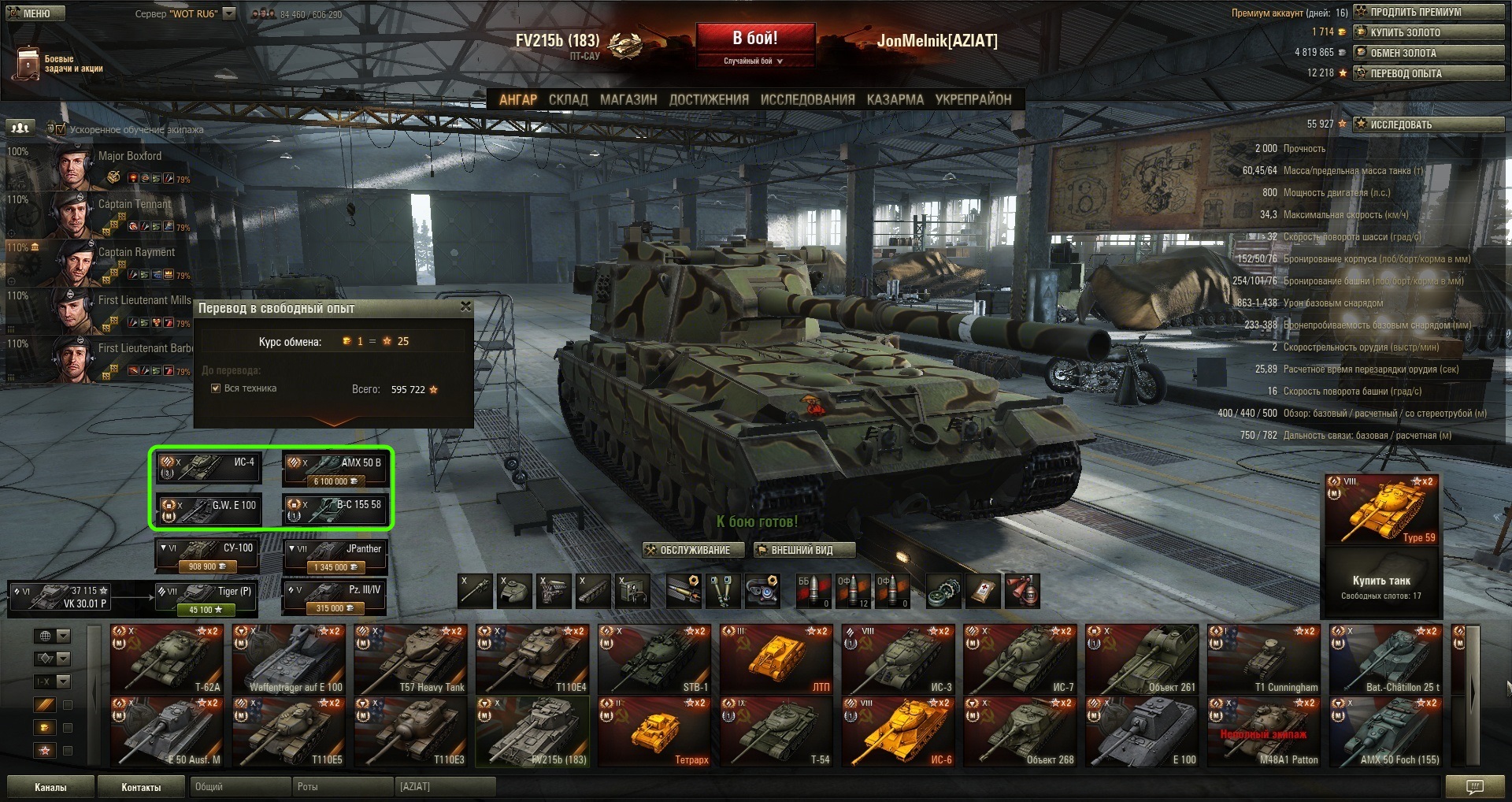Open ВНЕШНИЙ ВИД customization

tap(802, 550)
